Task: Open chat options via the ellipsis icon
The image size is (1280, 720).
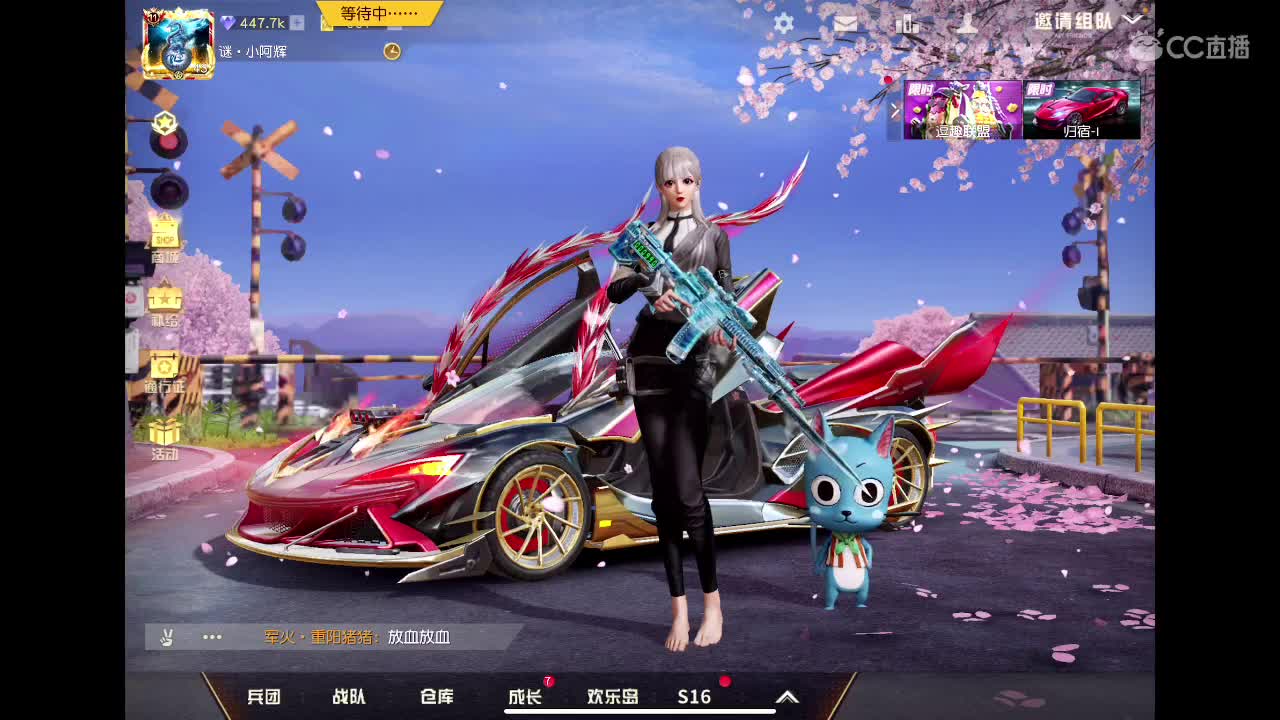Action: 211,636
